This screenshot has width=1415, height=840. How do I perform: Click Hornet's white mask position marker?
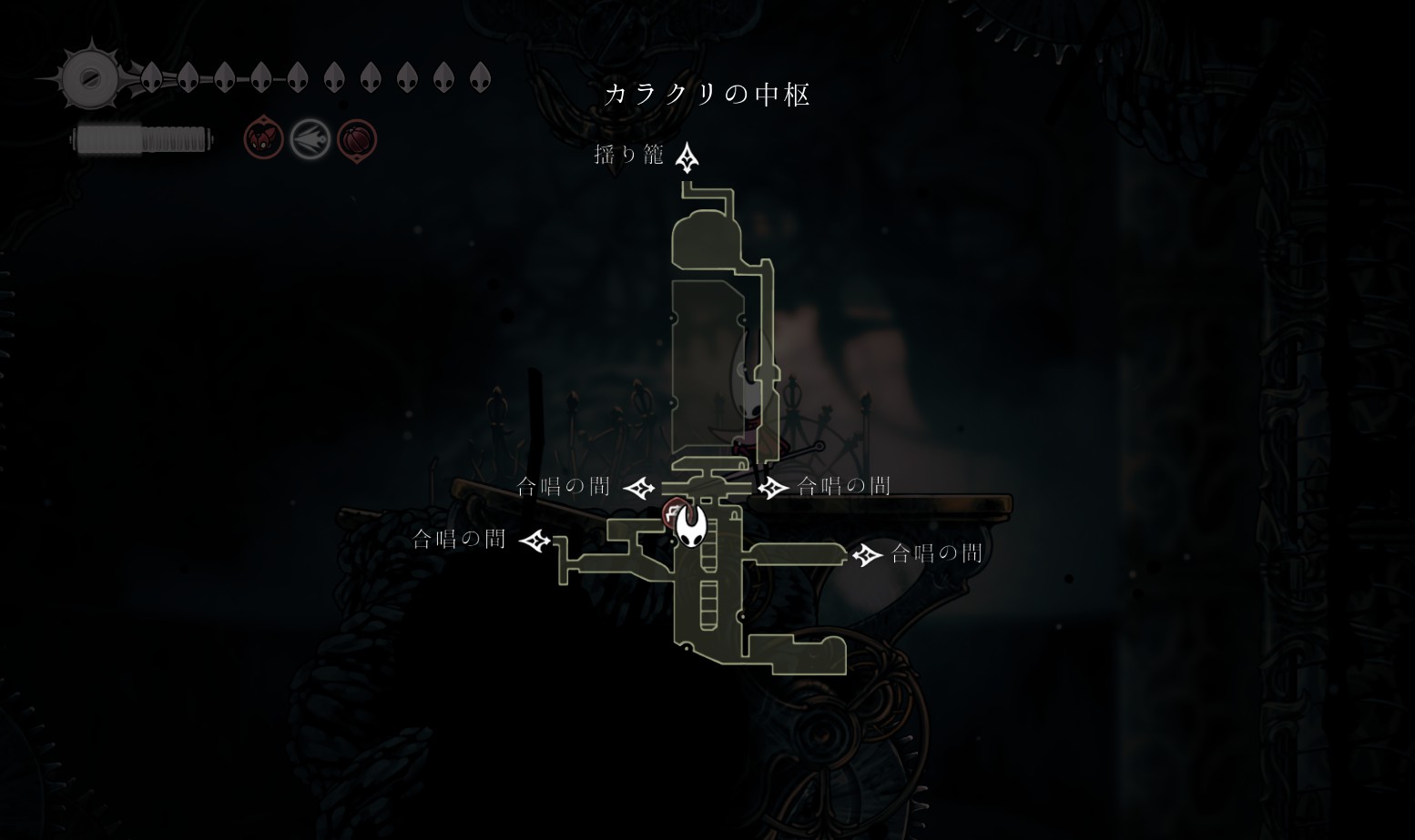click(x=691, y=526)
